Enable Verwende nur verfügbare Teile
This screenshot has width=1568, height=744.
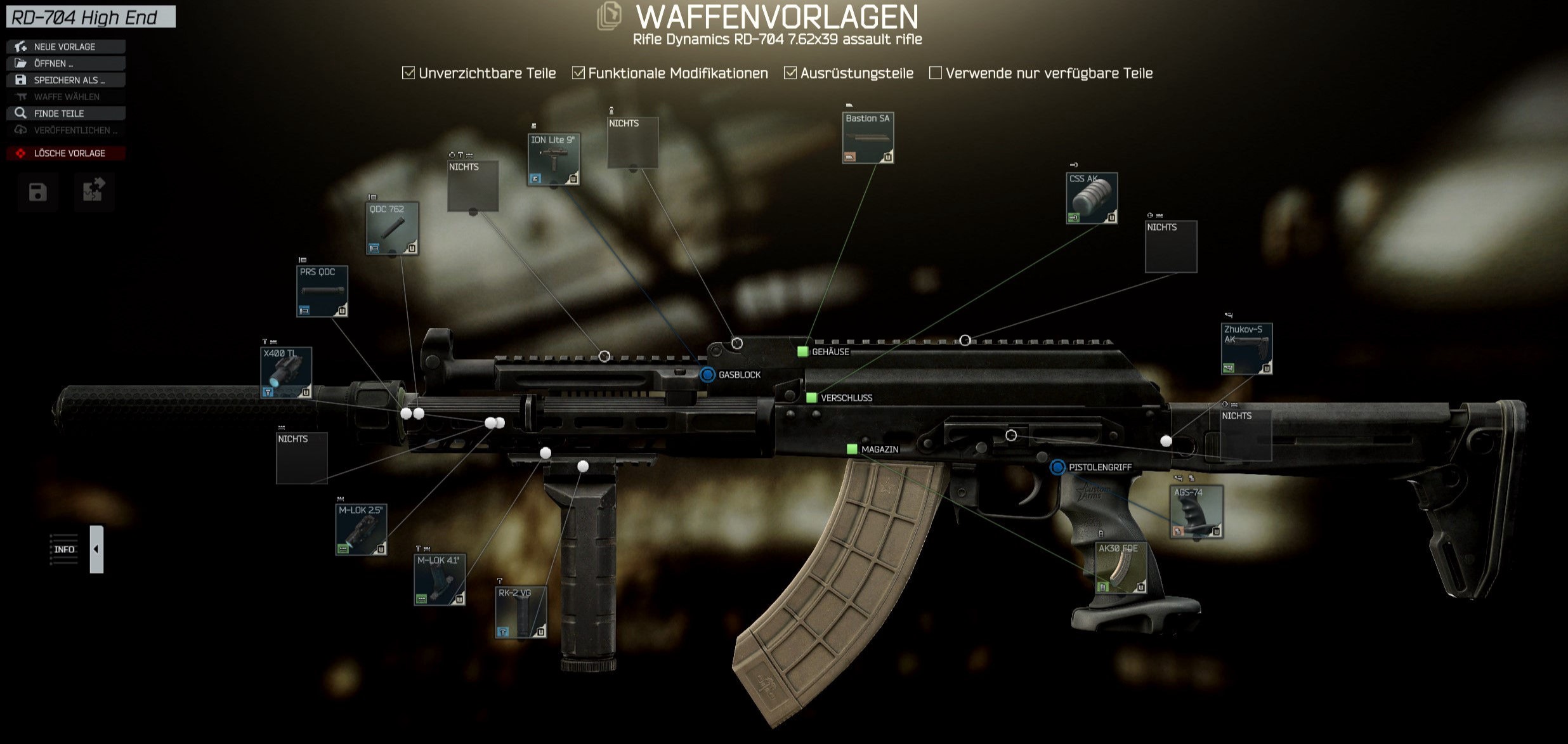(935, 73)
